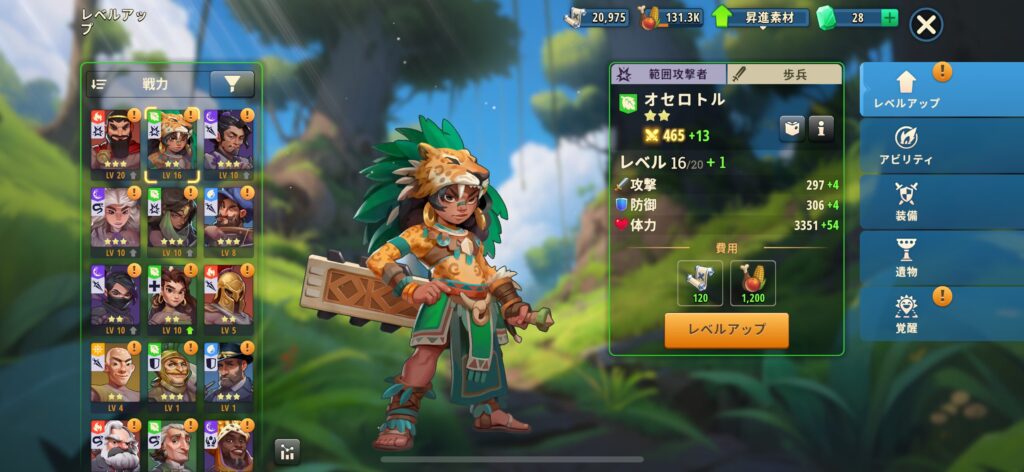Add gems with the green plus button
This screenshot has width=1024, height=472.
click(x=889, y=18)
